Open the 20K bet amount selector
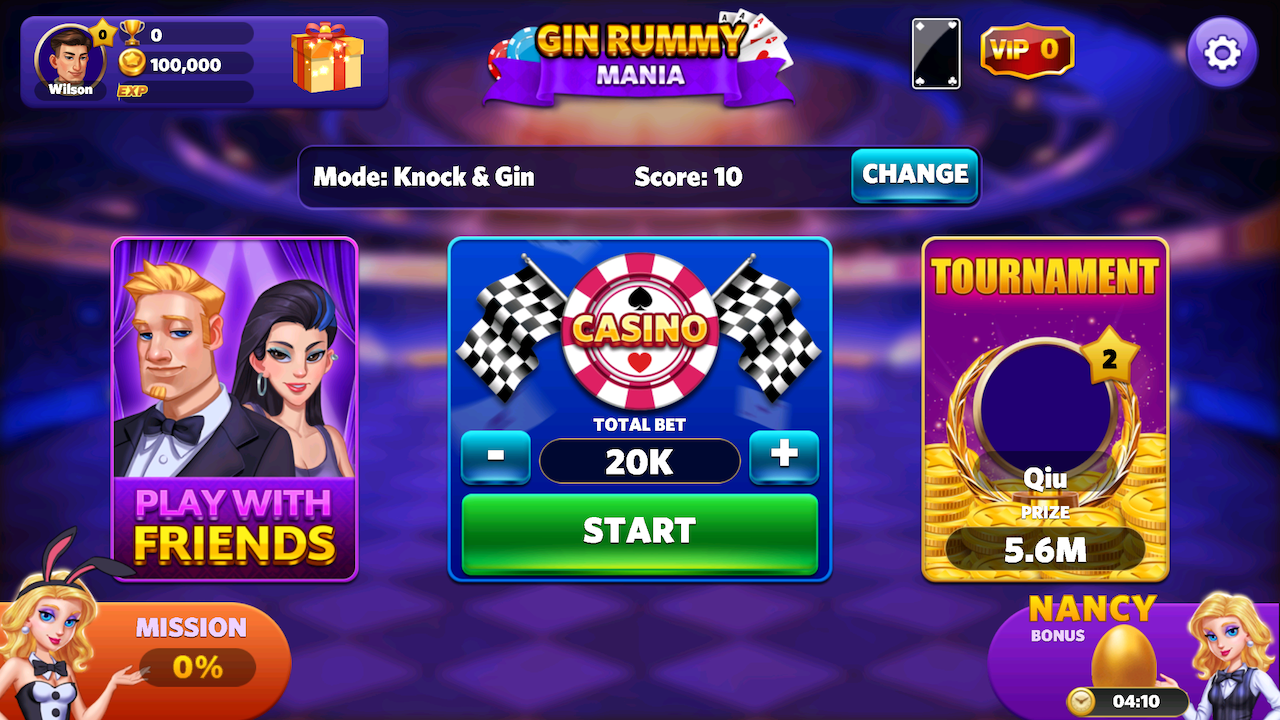This screenshot has width=1280, height=720. [x=639, y=461]
